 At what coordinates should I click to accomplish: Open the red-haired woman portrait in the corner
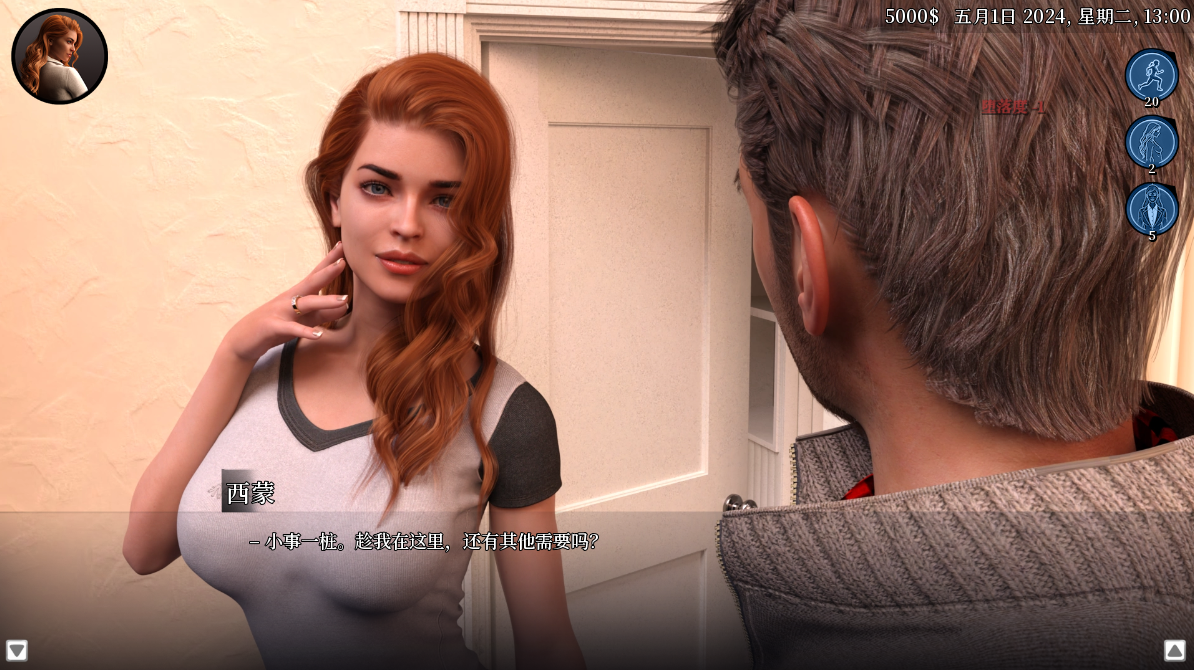pos(59,56)
